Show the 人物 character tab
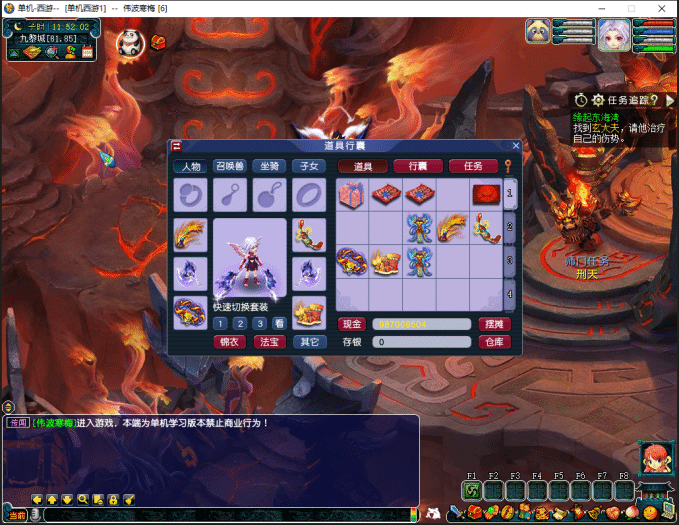Image resolution: width=679 pixels, height=525 pixels. click(190, 166)
